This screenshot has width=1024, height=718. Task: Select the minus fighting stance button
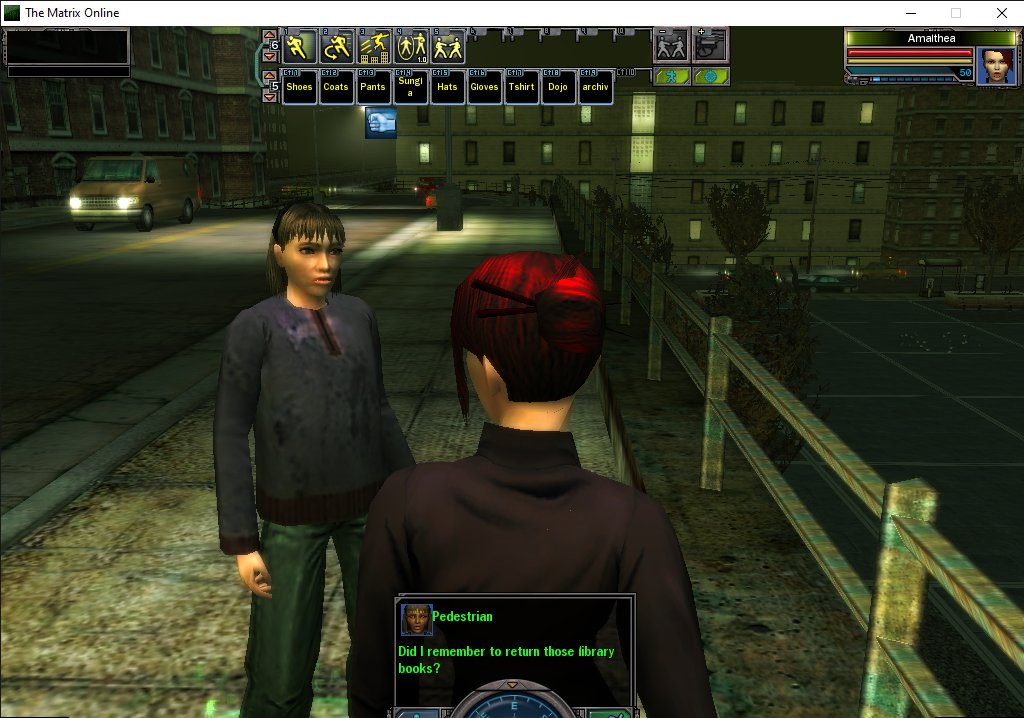pos(670,46)
